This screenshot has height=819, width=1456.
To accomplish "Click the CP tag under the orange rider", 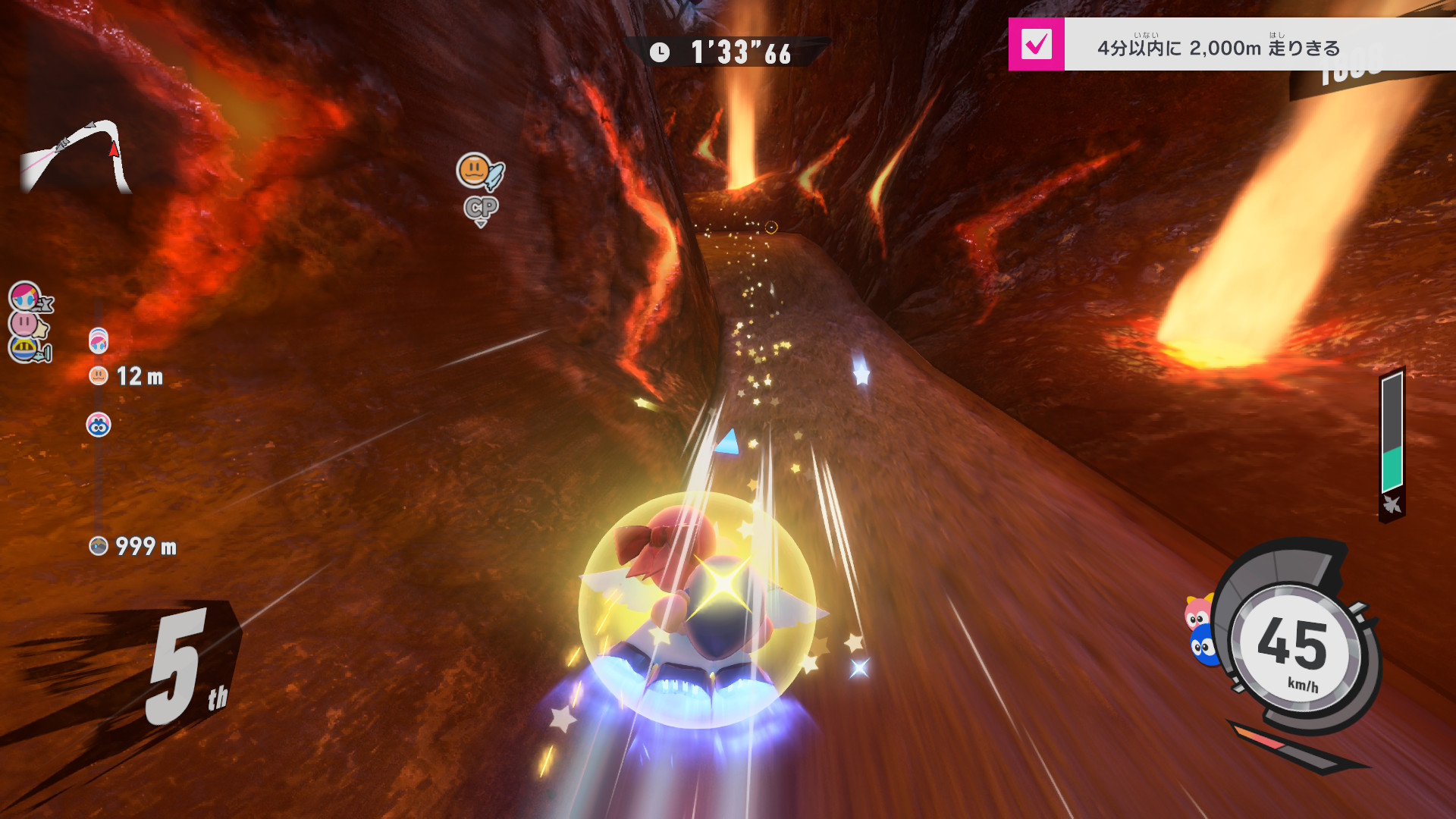I will tap(481, 209).
